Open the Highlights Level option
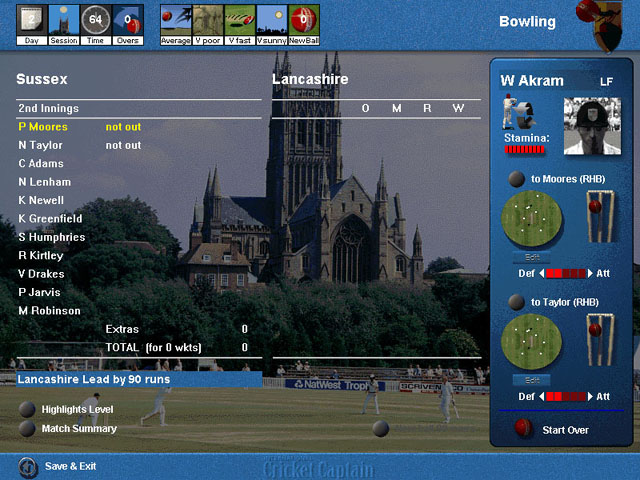Screen dimensions: 640x480 tap(27, 409)
